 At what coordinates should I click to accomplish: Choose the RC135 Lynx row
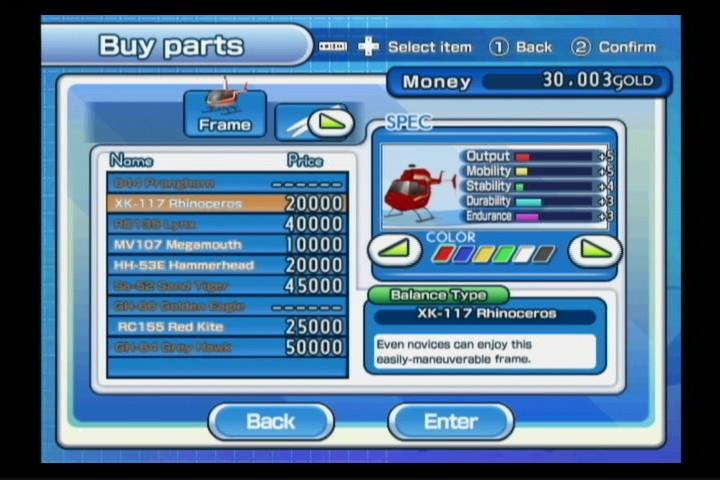point(227,224)
